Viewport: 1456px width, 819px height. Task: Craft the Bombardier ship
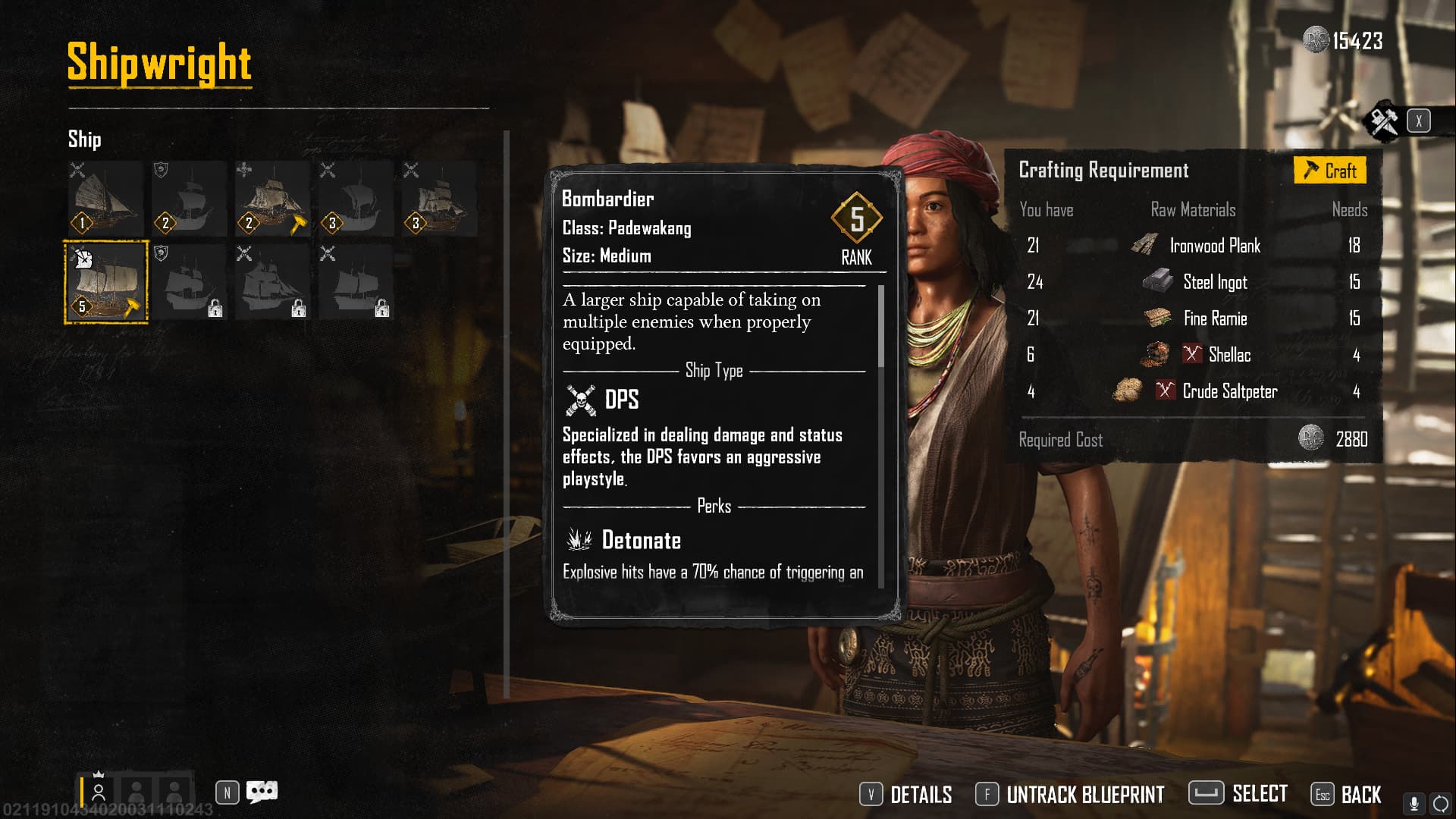pyautogui.click(x=1329, y=171)
